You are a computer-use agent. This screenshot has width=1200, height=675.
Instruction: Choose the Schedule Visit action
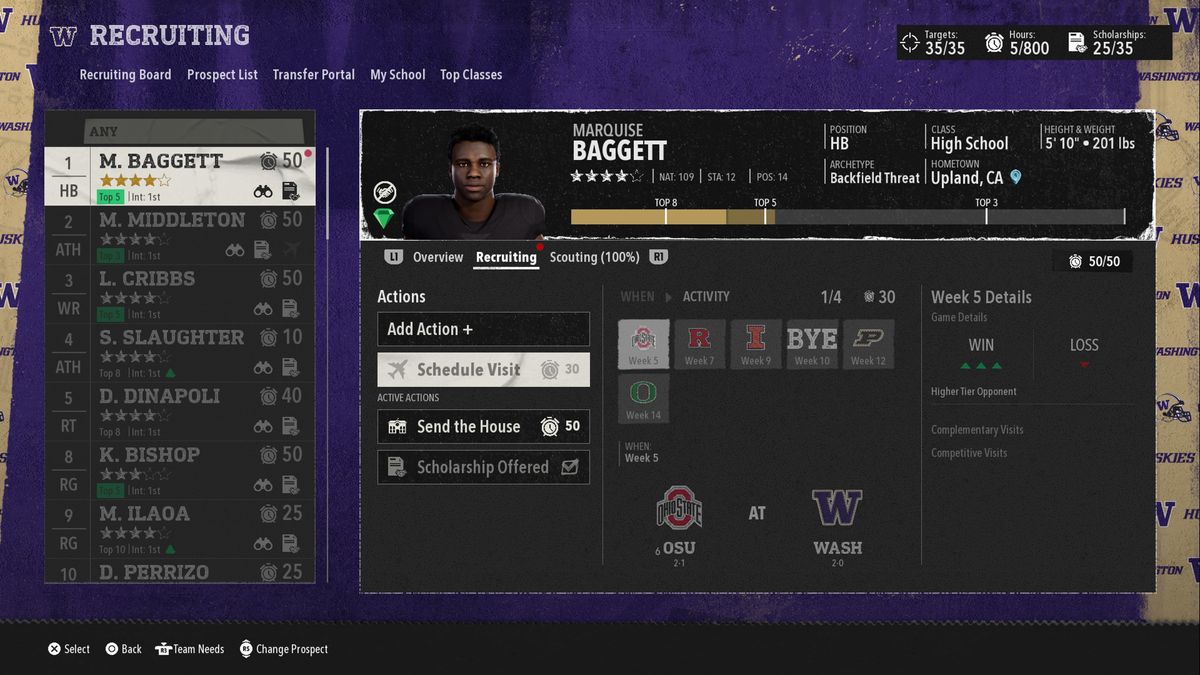(x=483, y=370)
